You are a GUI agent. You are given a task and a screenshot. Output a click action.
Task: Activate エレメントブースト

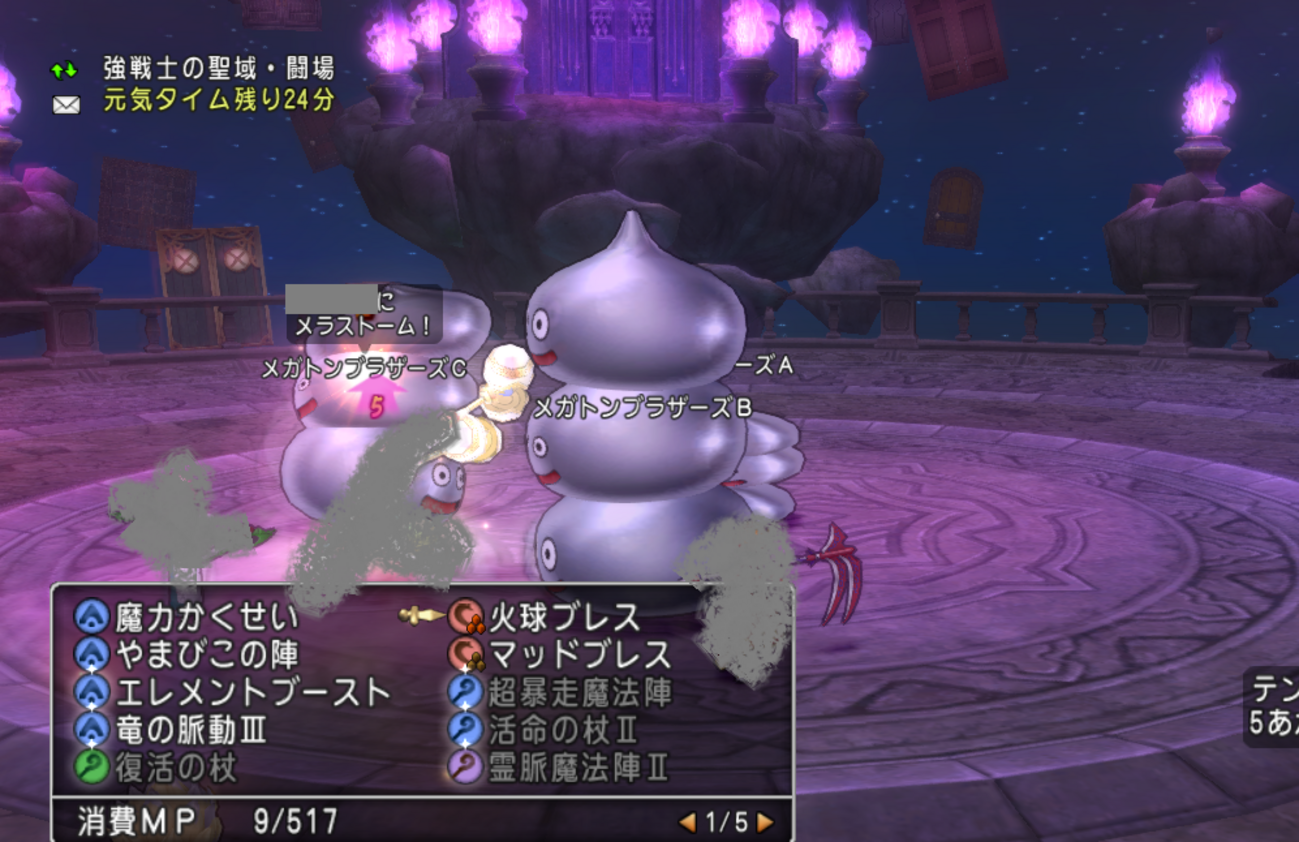coord(252,692)
